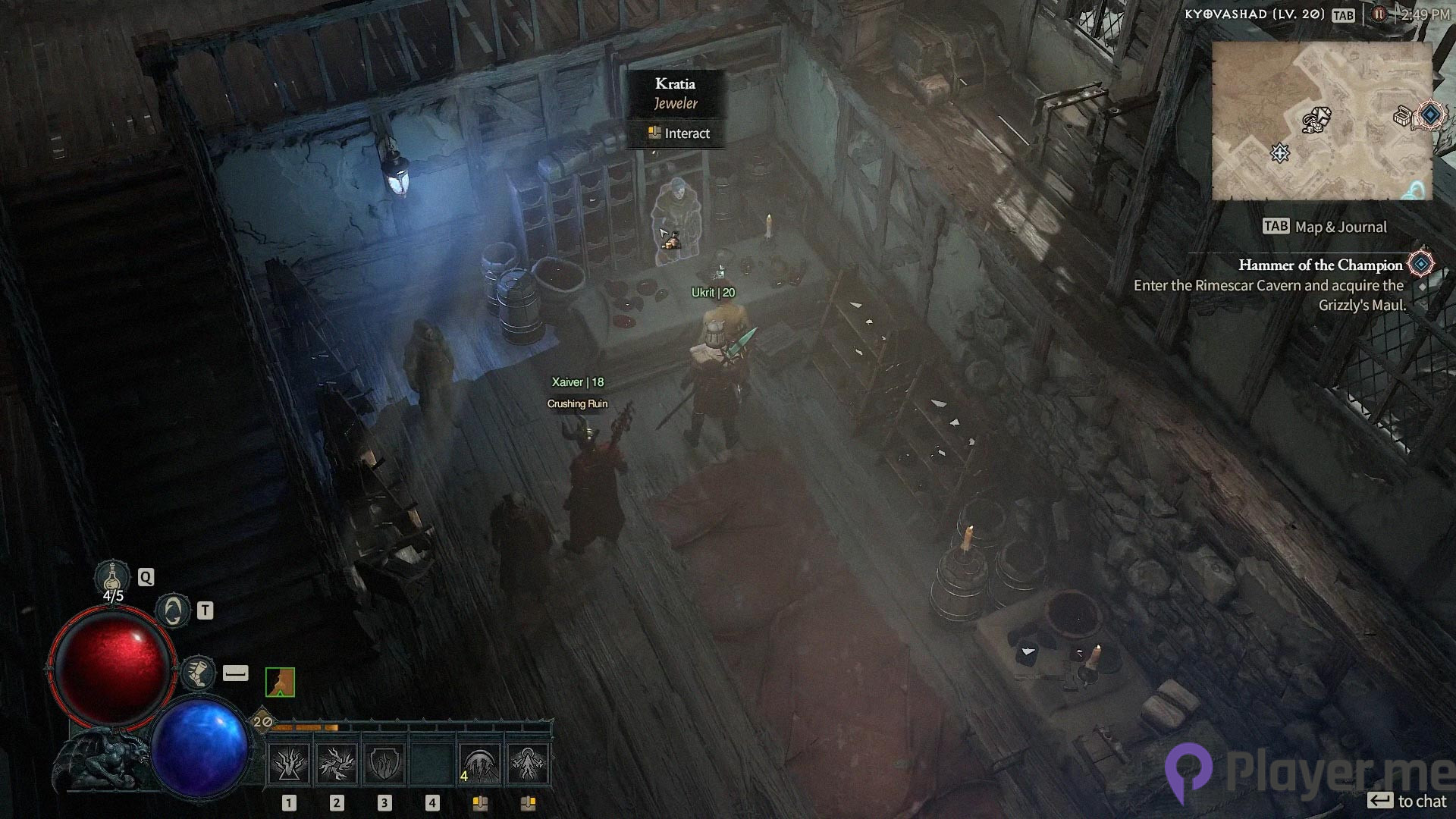Open the emote wheel icon beside the T keybind

coord(173,611)
